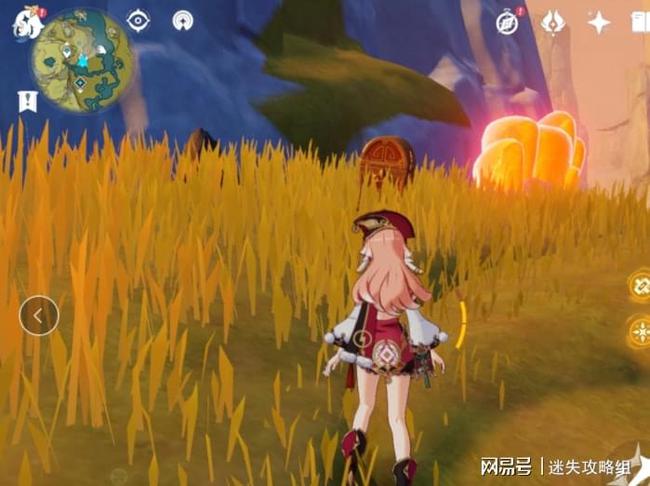
Task: Open the Paimon menu
Action: [x=26, y=24]
